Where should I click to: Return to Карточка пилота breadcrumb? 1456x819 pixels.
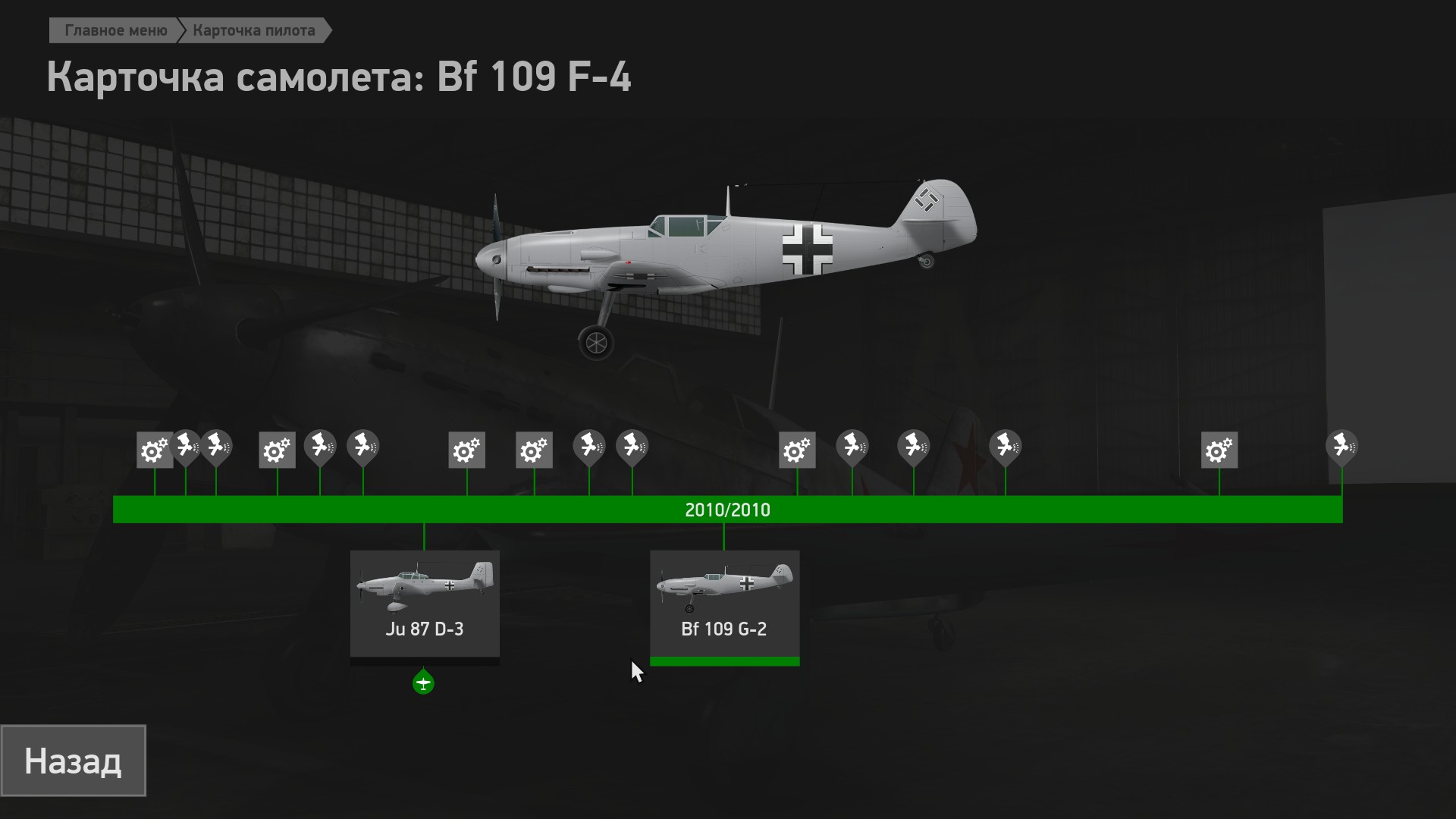[254, 30]
